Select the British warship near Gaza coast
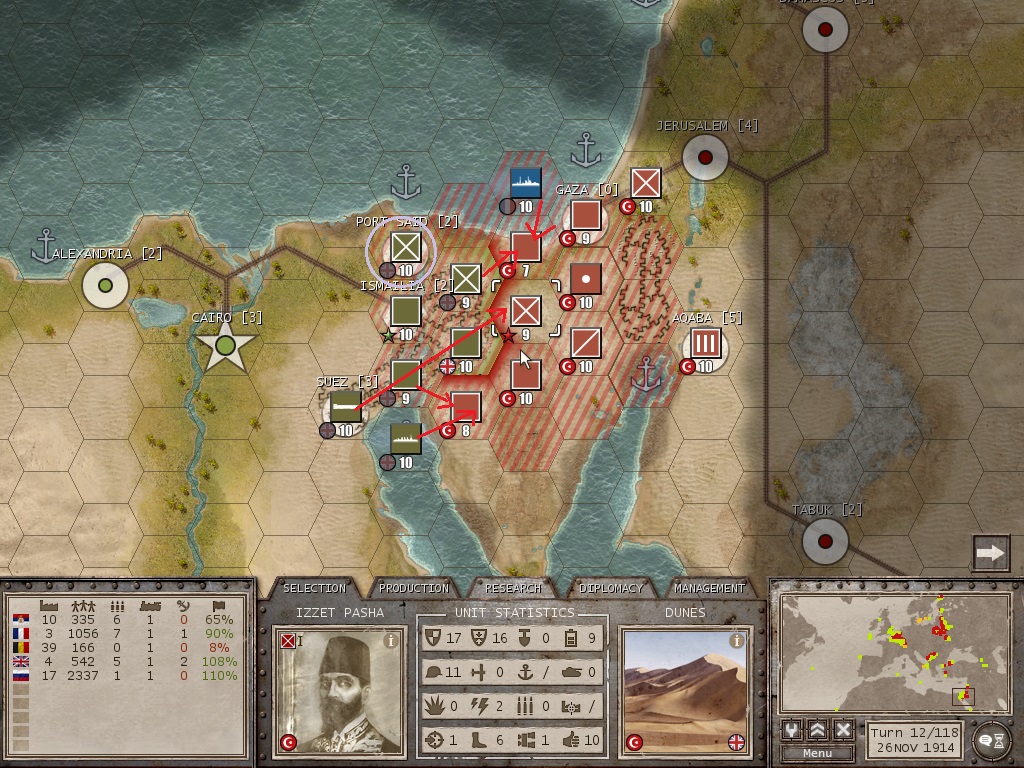This screenshot has height=768, width=1024. [525, 184]
